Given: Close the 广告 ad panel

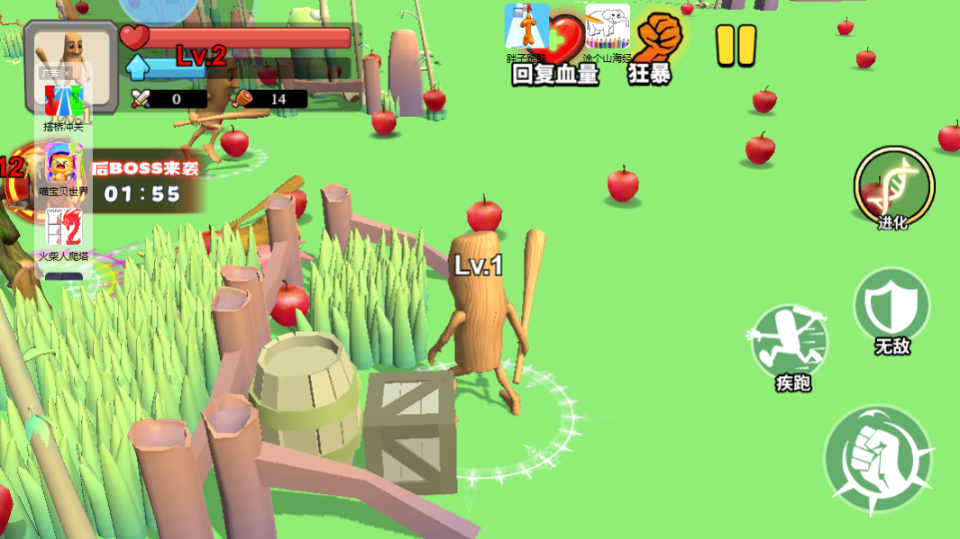Looking at the screenshot, I should [x=64, y=72].
